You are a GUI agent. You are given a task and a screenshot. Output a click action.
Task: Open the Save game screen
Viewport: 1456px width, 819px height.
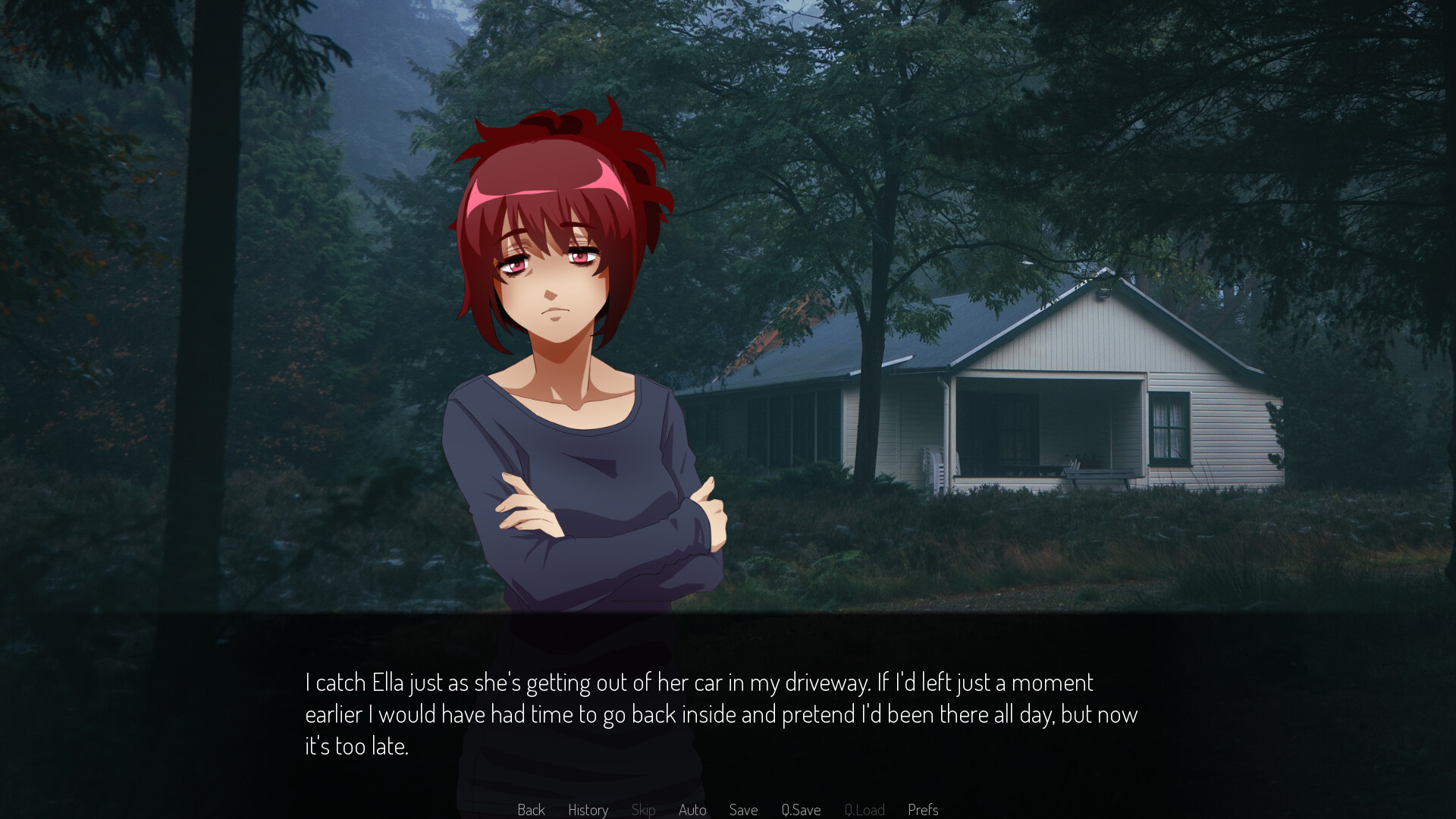(x=743, y=809)
